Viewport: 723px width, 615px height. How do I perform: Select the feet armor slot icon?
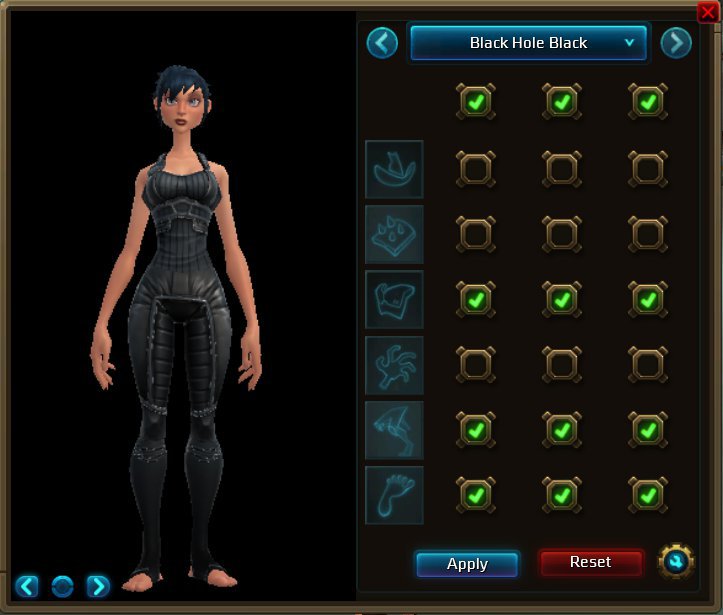point(394,495)
